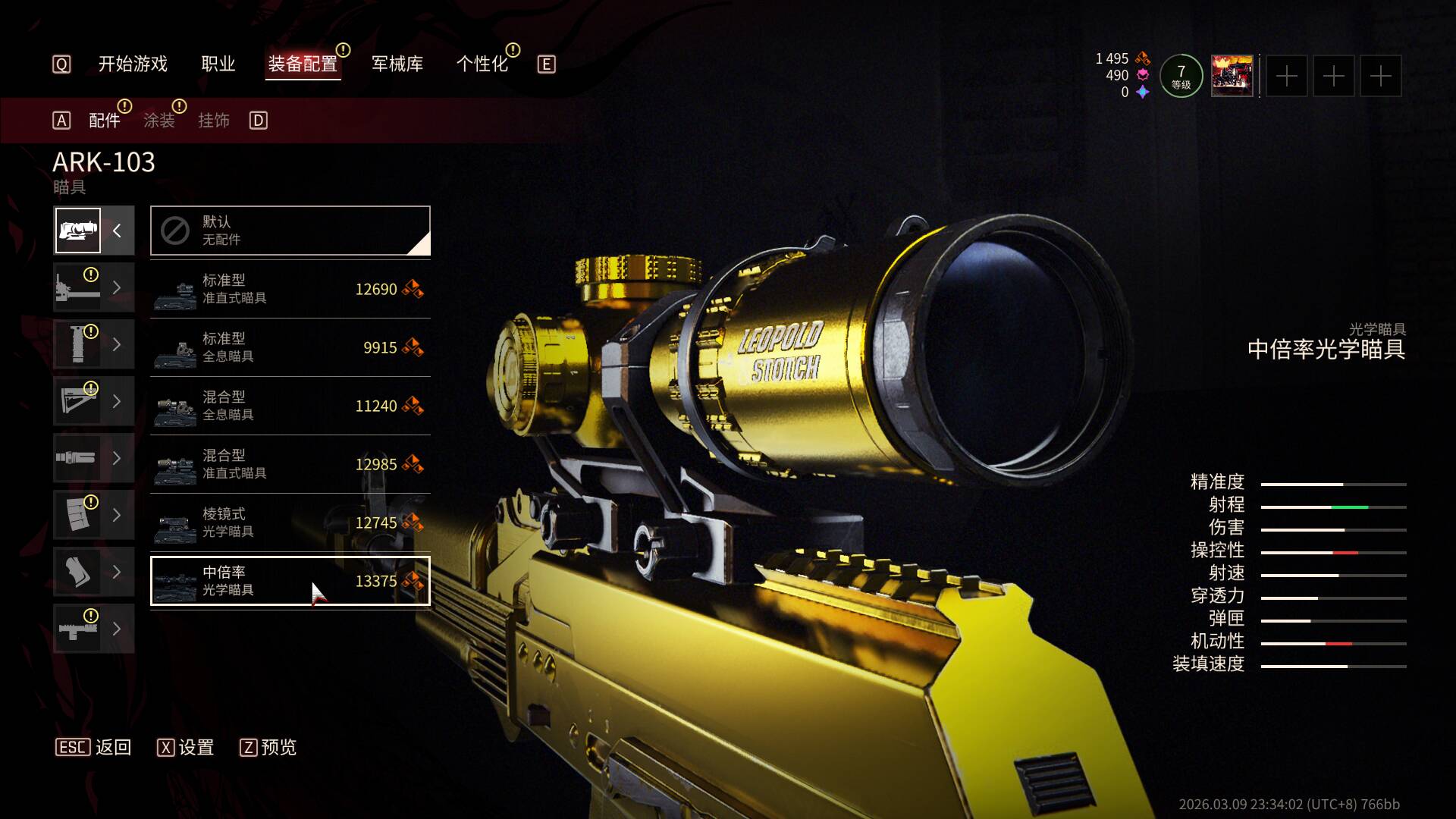Open the 开始游戏 tab
Viewport: 1456px width, 819px height.
point(133,64)
